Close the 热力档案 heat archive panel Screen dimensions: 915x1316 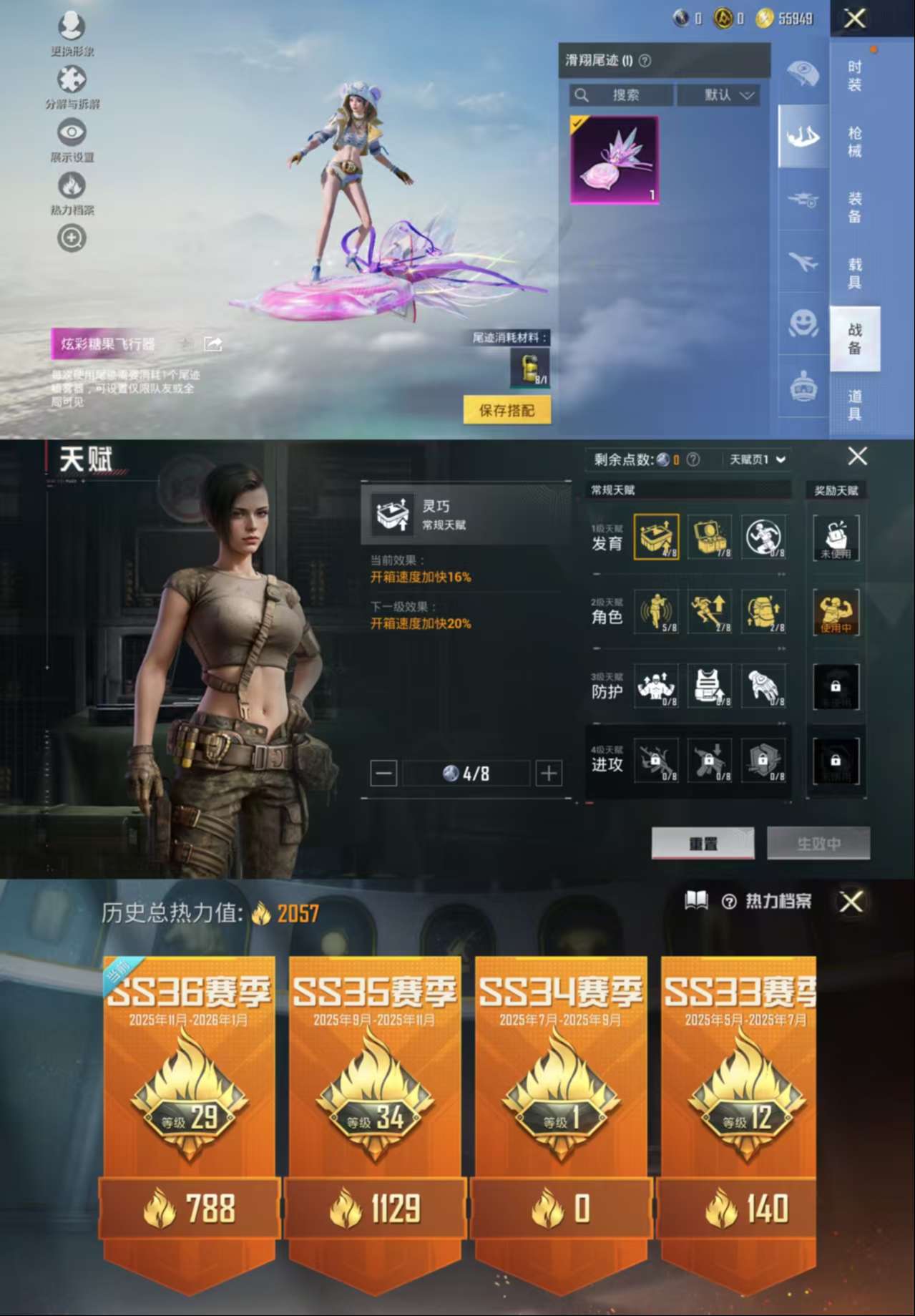(x=851, y=902)
